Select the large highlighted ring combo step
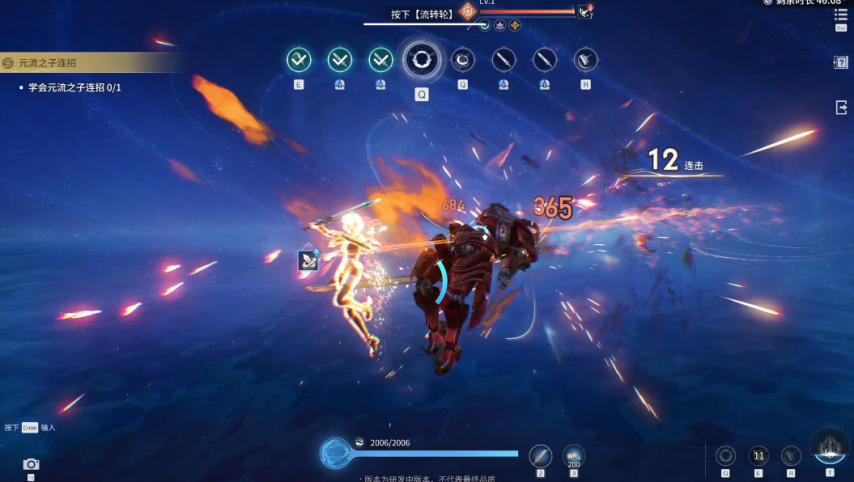The image size is (854, 482). [422, 60]
